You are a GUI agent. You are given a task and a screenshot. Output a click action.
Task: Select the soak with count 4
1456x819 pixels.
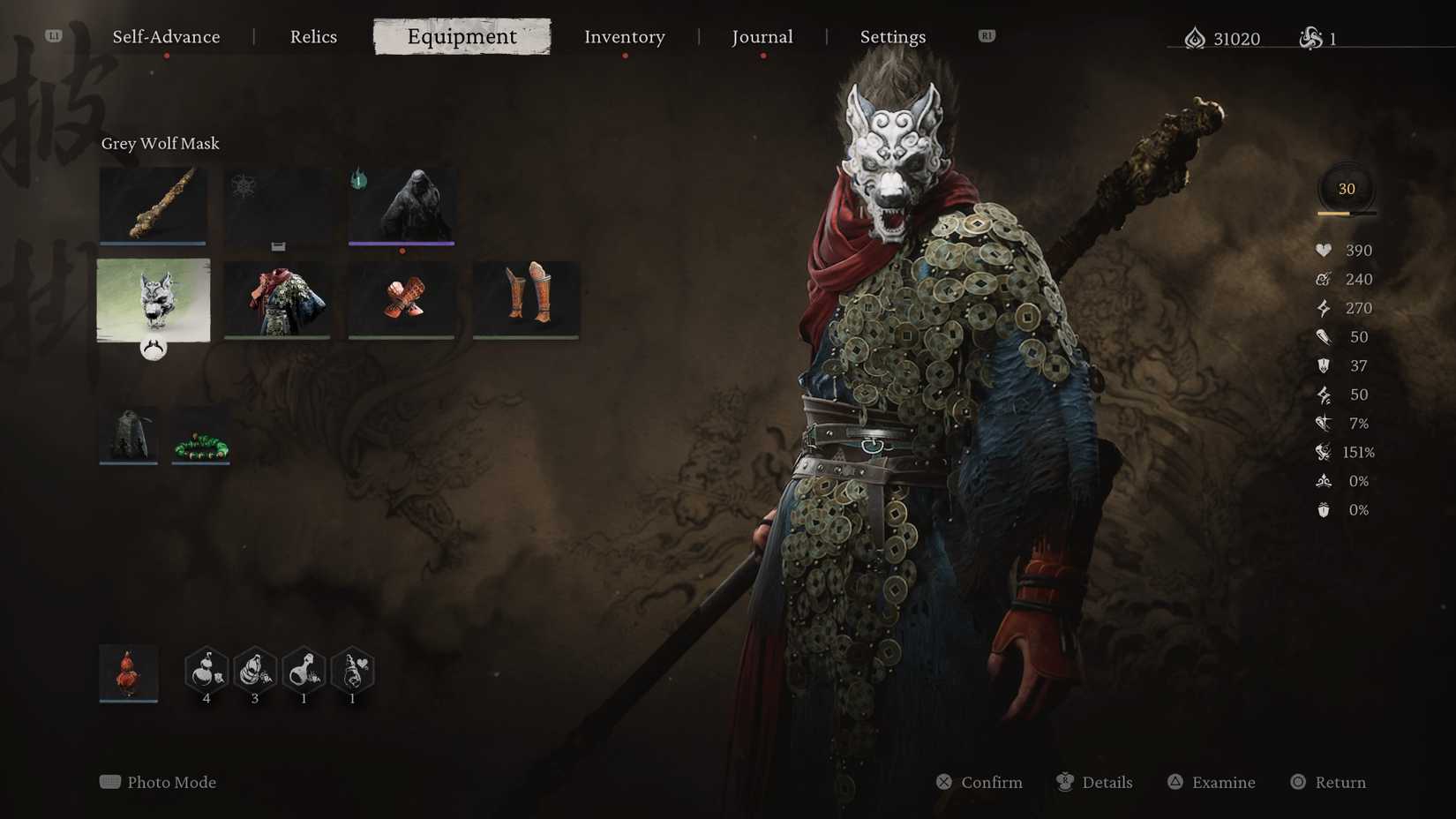click(x=206, y=672)
